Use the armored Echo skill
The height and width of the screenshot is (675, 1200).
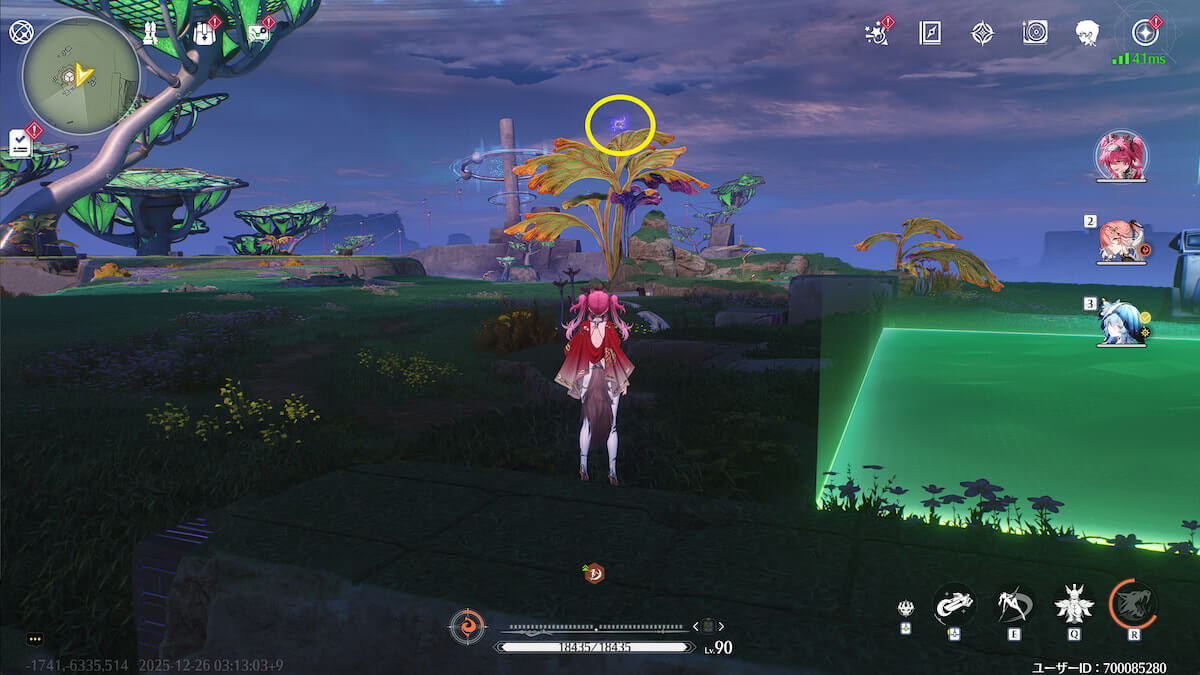point(1074,604)
